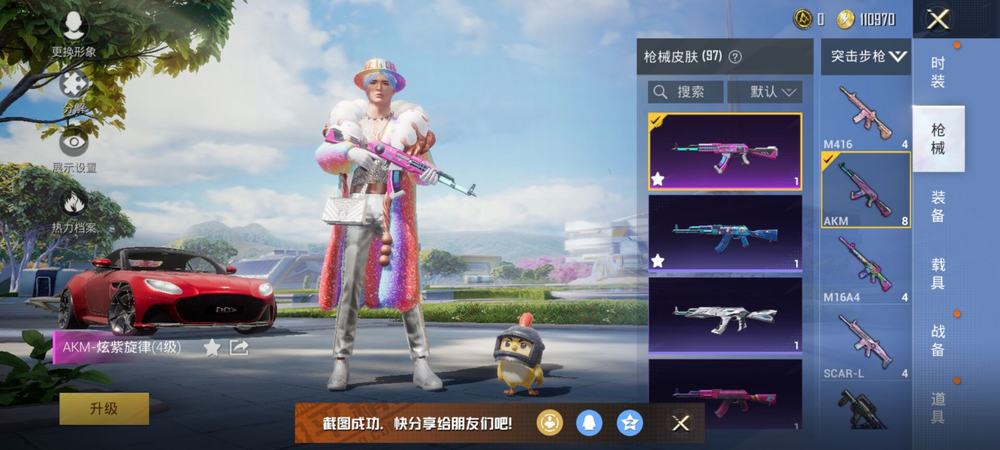Screen dimensions: 1000x450
Task: Close the weapon skin screen
Action: 937,19
